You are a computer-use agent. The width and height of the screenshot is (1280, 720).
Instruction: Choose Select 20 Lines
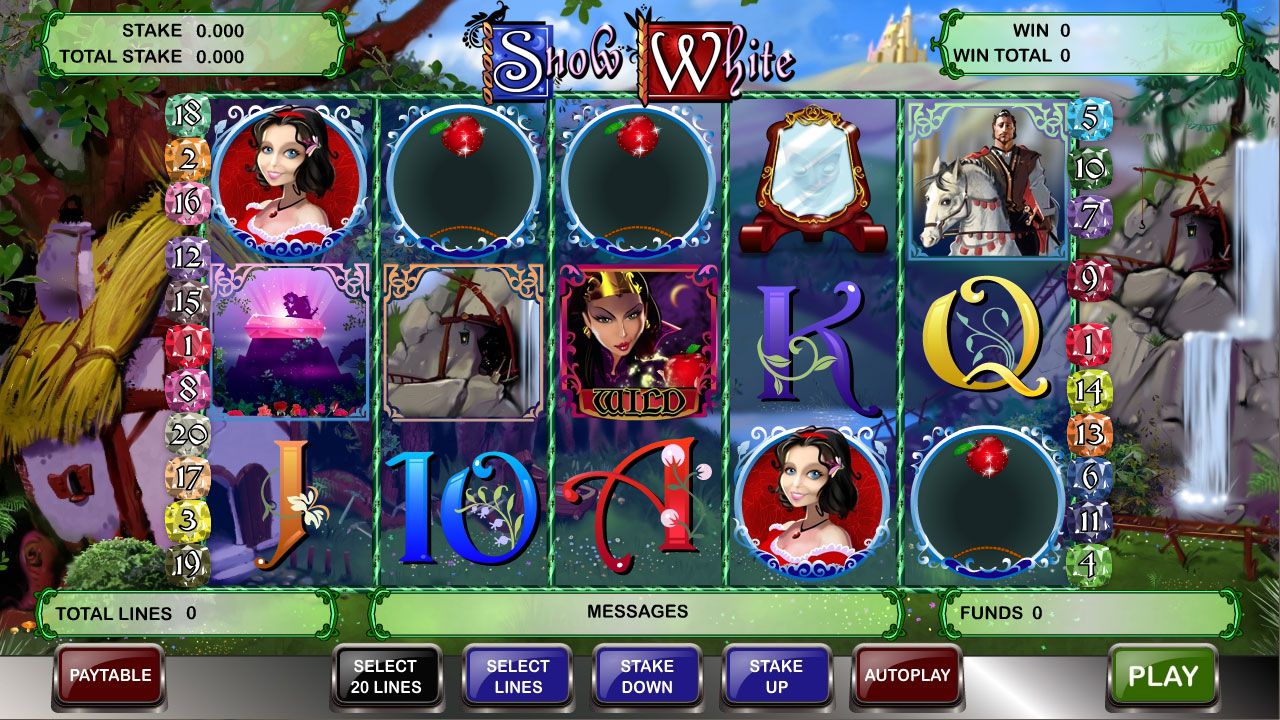386,677
